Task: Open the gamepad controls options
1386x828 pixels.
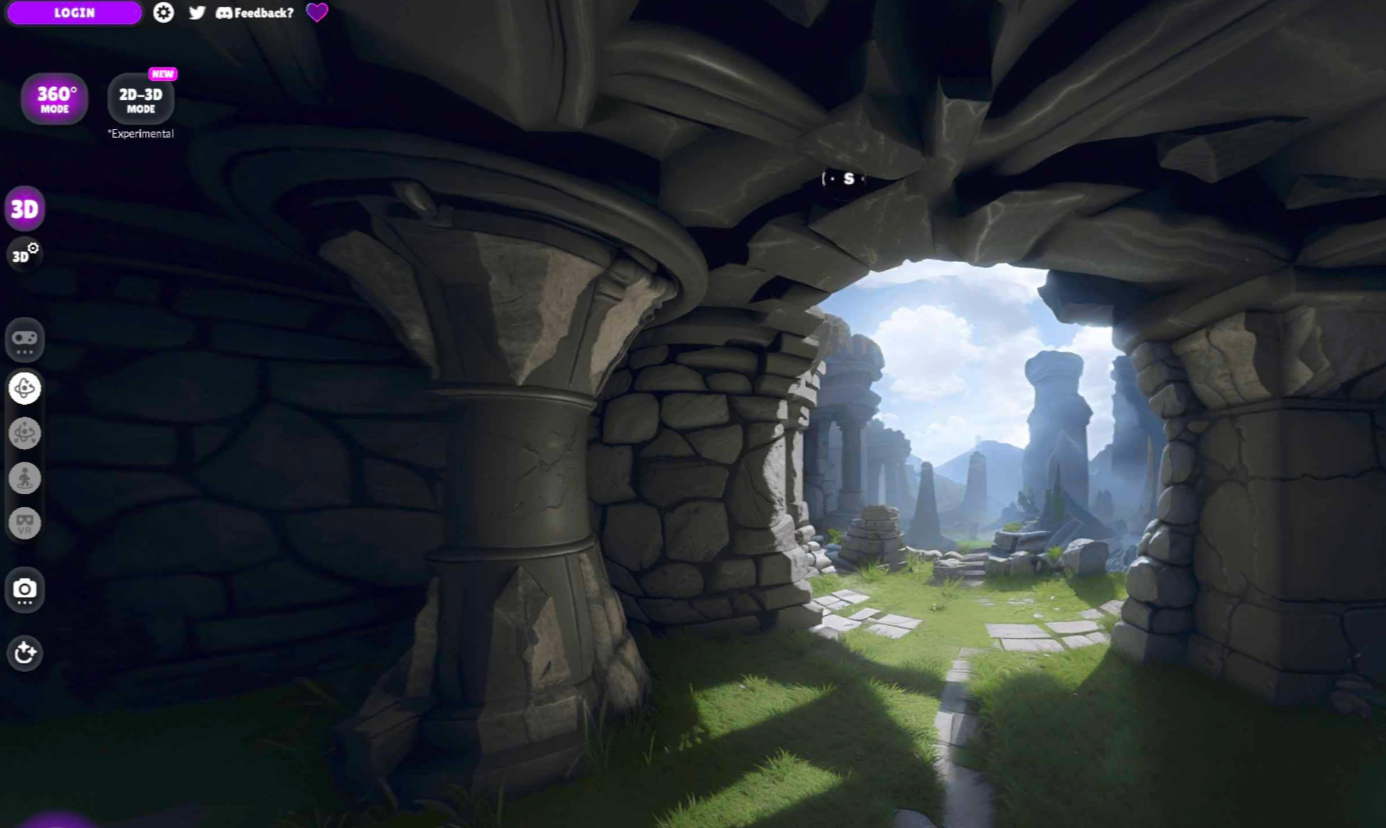Action: [25, 340]
